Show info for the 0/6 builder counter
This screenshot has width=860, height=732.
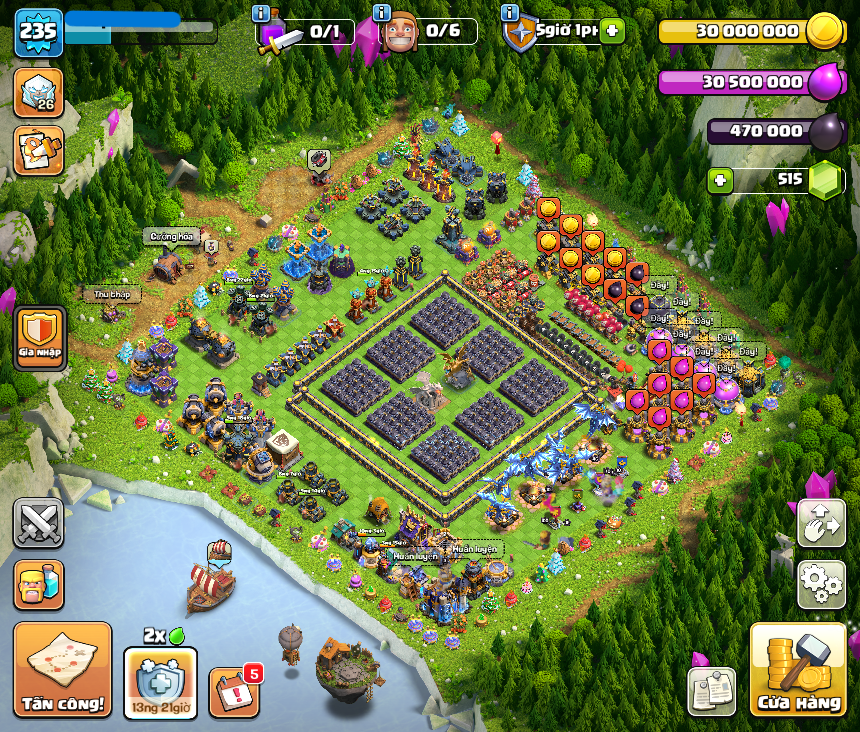click(x=381, y=14)
